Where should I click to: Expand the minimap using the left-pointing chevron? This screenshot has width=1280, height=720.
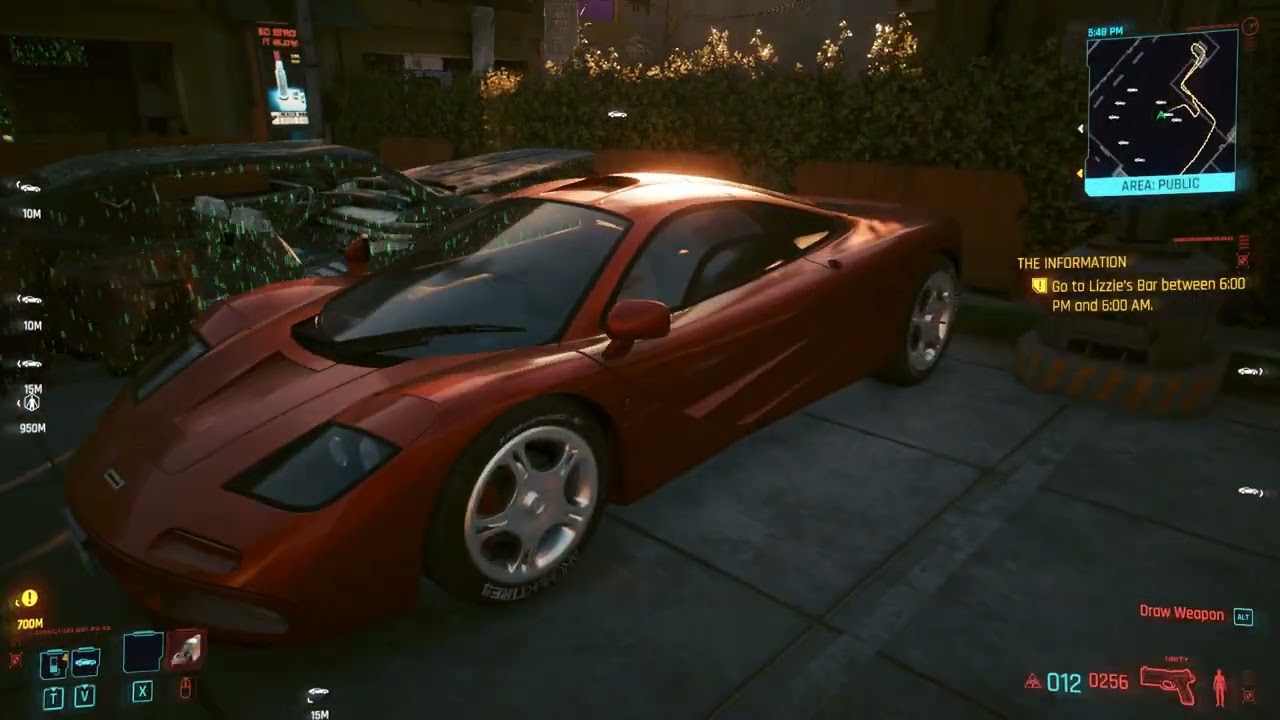[1080, 128]
